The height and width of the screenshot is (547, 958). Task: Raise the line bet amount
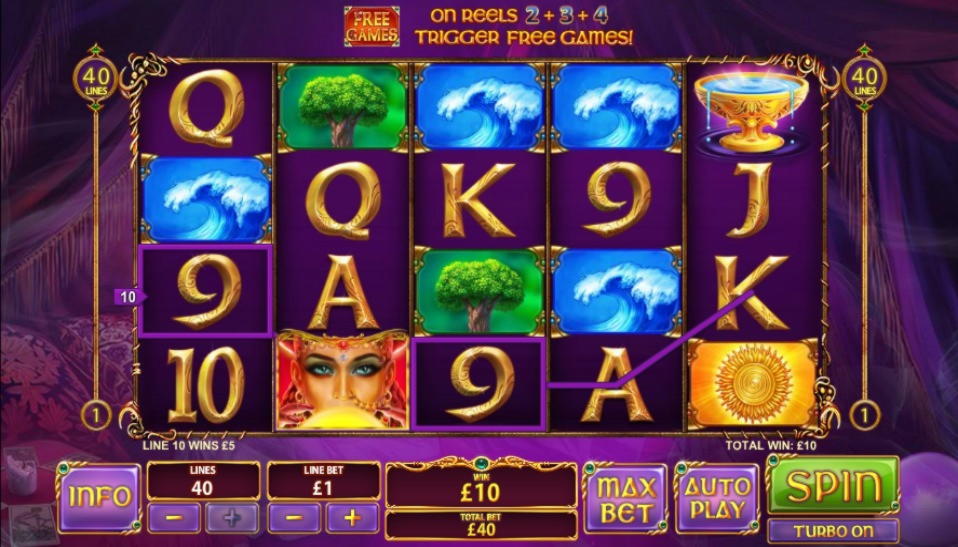point(352,518)
